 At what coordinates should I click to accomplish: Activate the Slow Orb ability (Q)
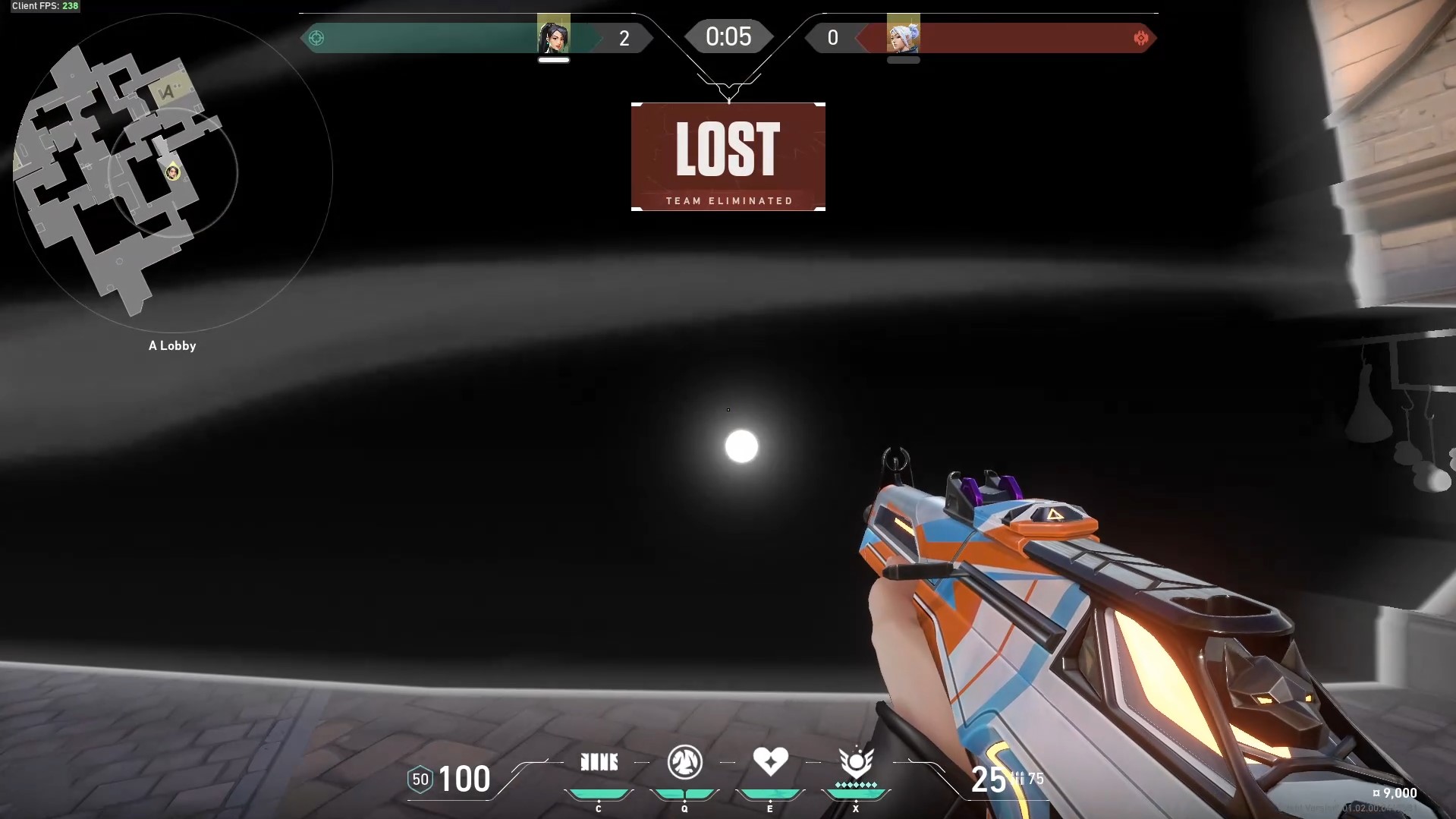tap(685, 762)
